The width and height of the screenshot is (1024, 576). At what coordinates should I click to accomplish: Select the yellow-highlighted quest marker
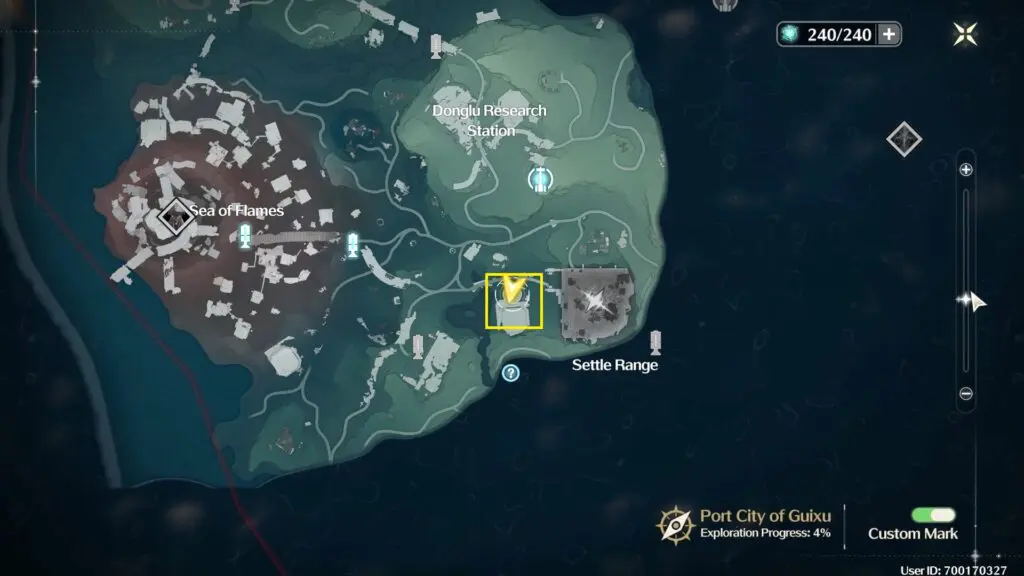coord(514,300)
